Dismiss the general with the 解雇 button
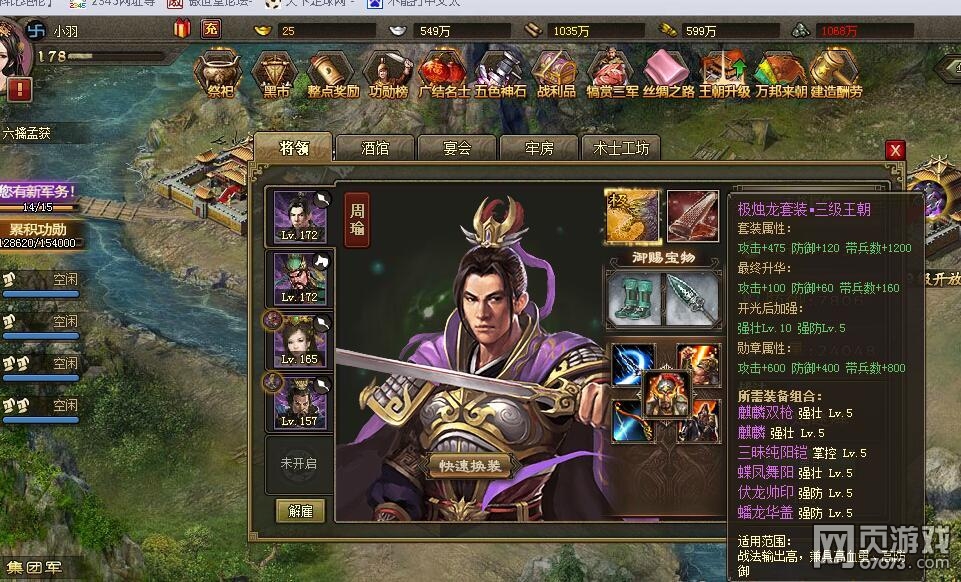Viewport: 961px width, 582px height. click(300, 511)
